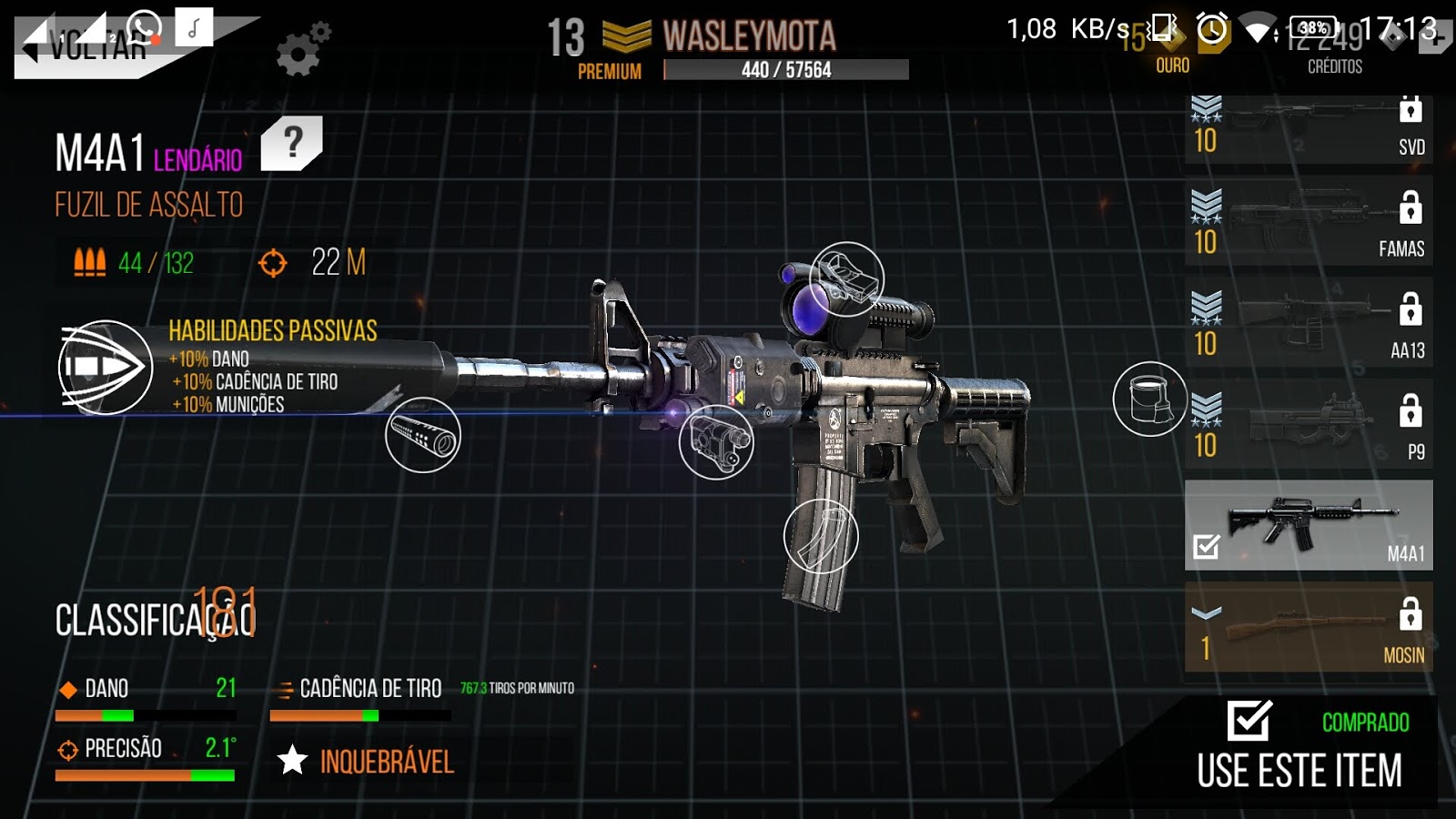Open the paint bucket skin option
This screenshot has height=819, width=1456.
pyautogui.click(x=1149, y=399)
